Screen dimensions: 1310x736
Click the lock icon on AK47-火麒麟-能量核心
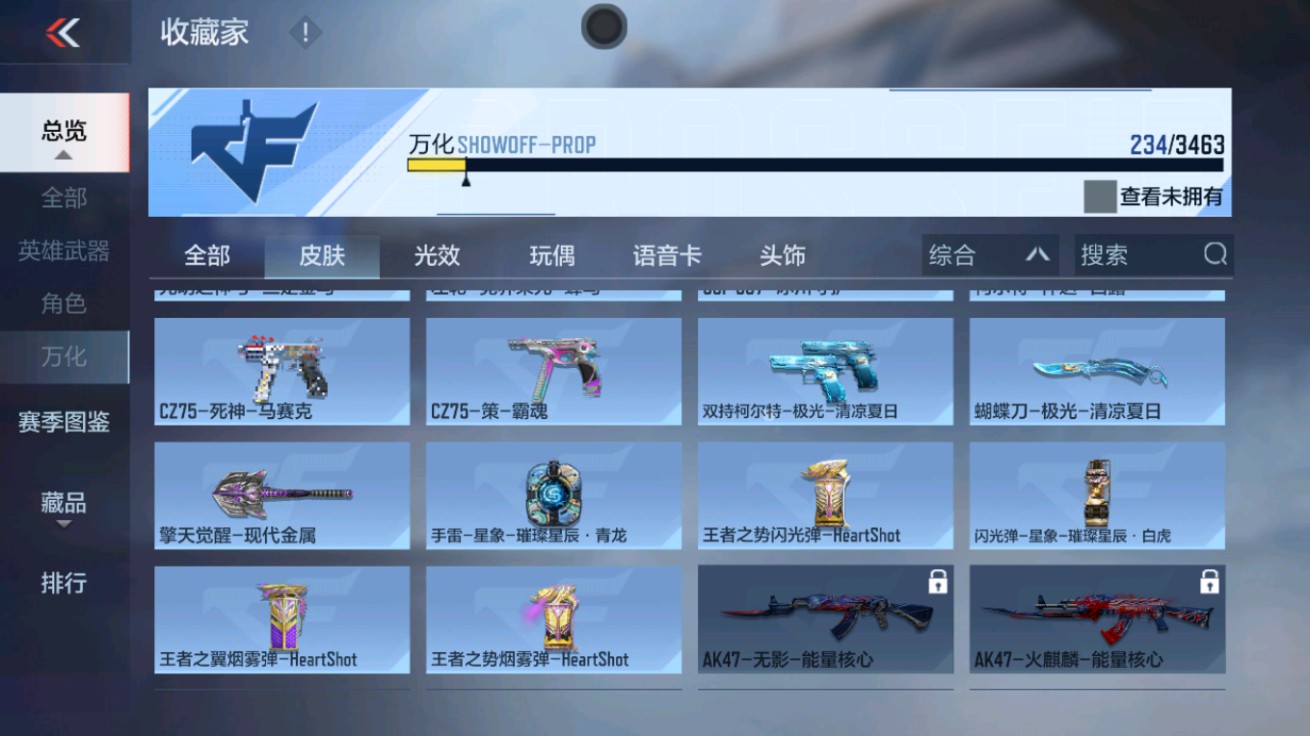tap(1208, 583)
